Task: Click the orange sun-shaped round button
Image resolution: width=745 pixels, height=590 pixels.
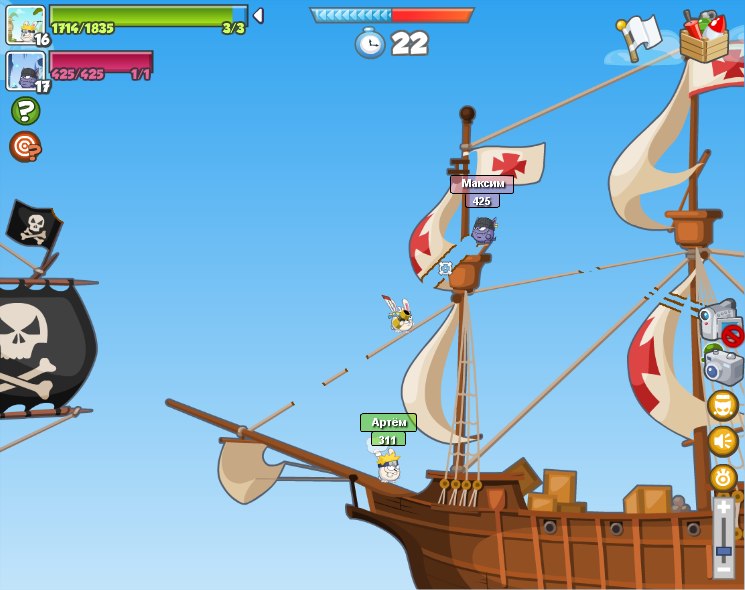Action: (722, 477)
